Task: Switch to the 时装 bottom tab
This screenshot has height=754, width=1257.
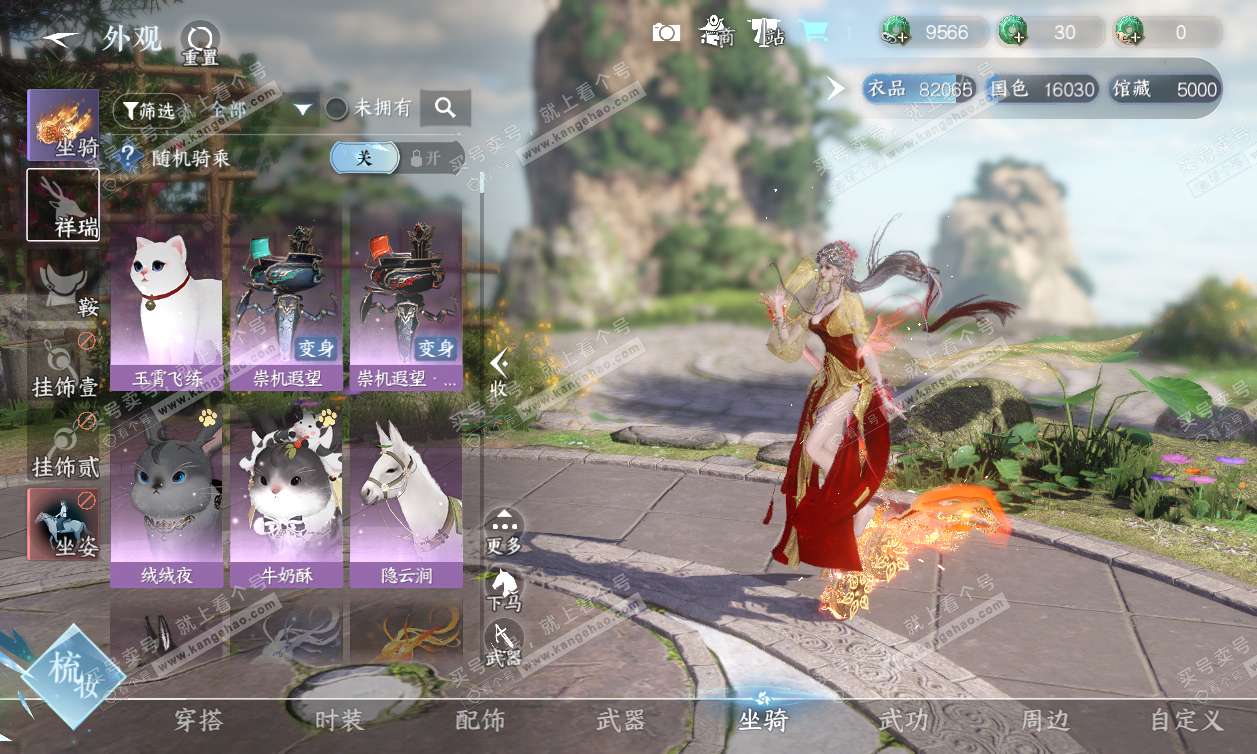Action: [x=339, y=720]
